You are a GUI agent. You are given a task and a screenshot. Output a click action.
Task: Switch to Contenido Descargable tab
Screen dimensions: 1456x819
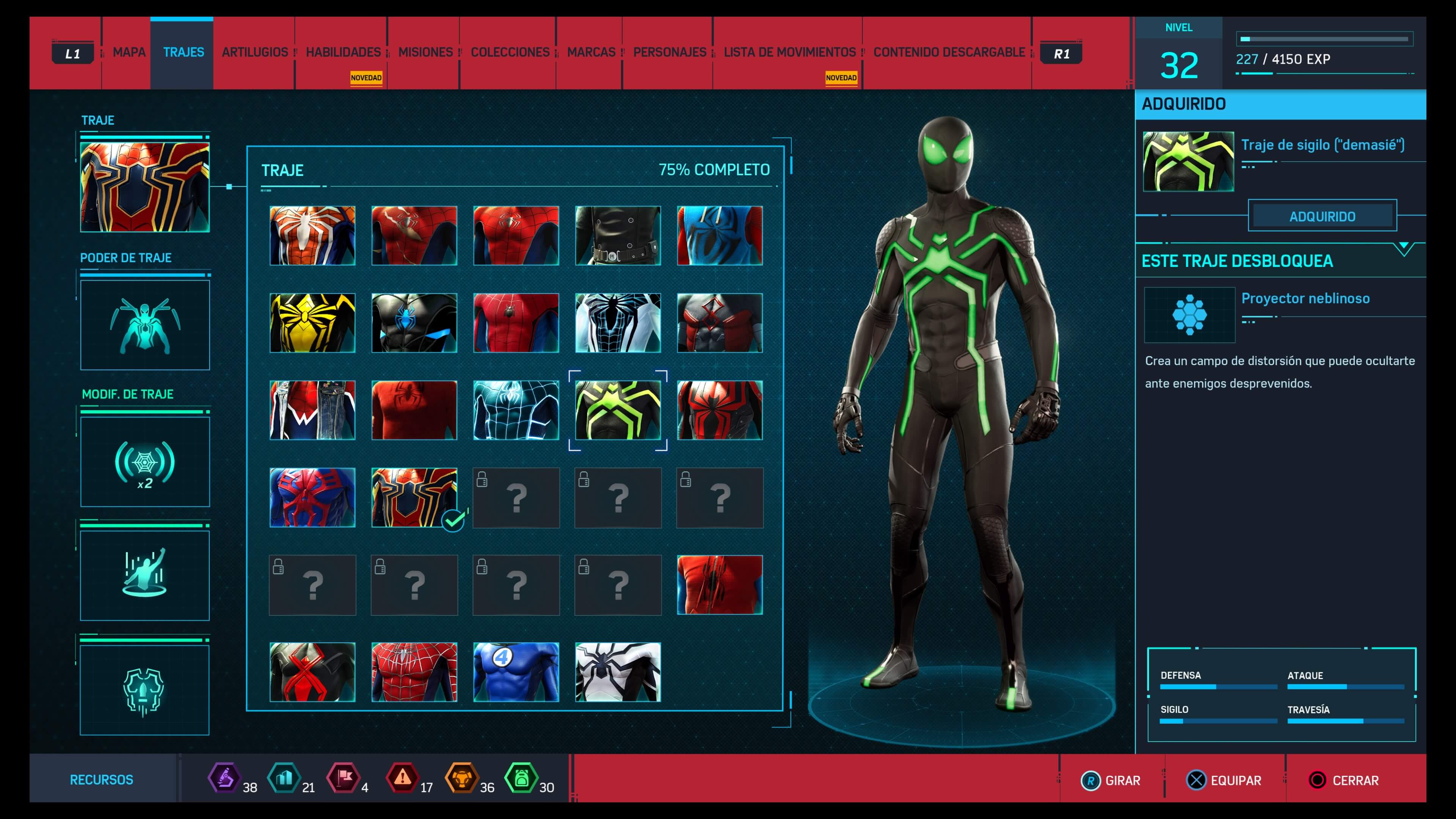pos(949,53)
